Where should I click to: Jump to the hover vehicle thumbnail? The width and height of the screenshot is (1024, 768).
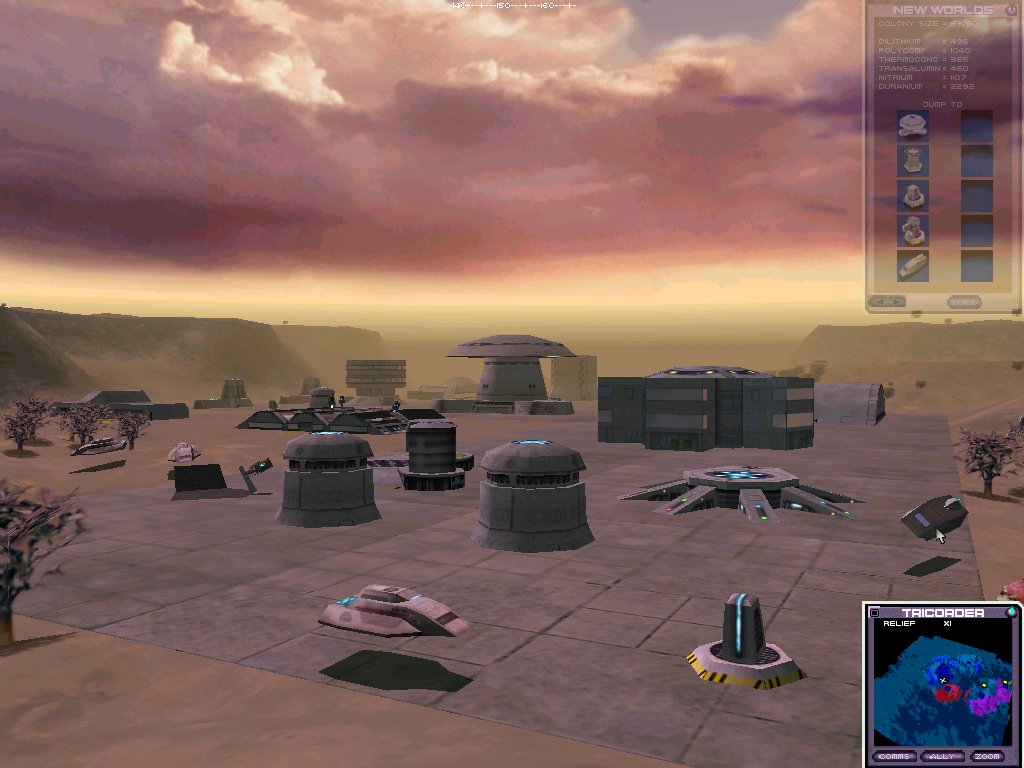point(912,266)
